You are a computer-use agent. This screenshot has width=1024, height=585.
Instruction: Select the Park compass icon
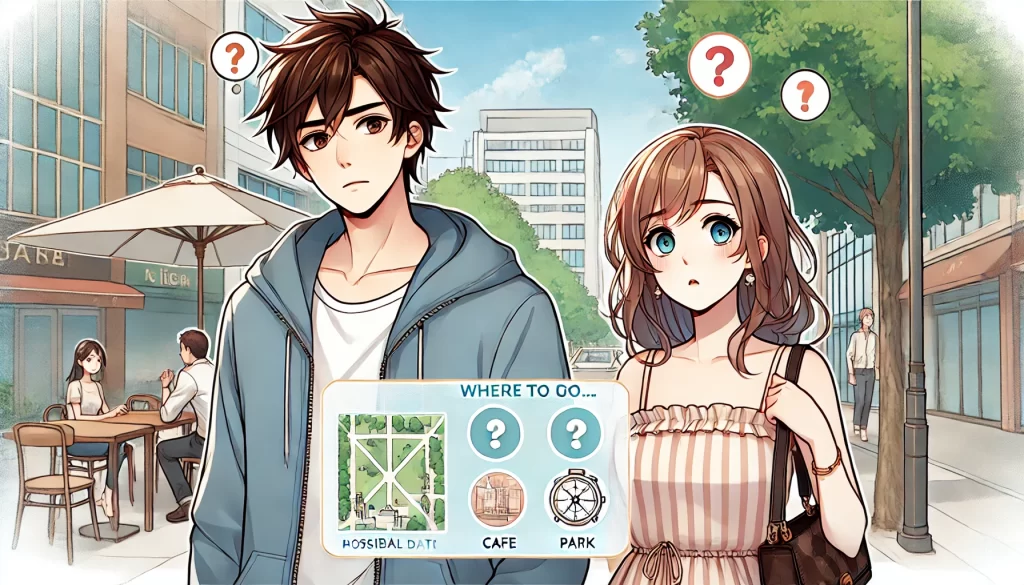point(573,499)
